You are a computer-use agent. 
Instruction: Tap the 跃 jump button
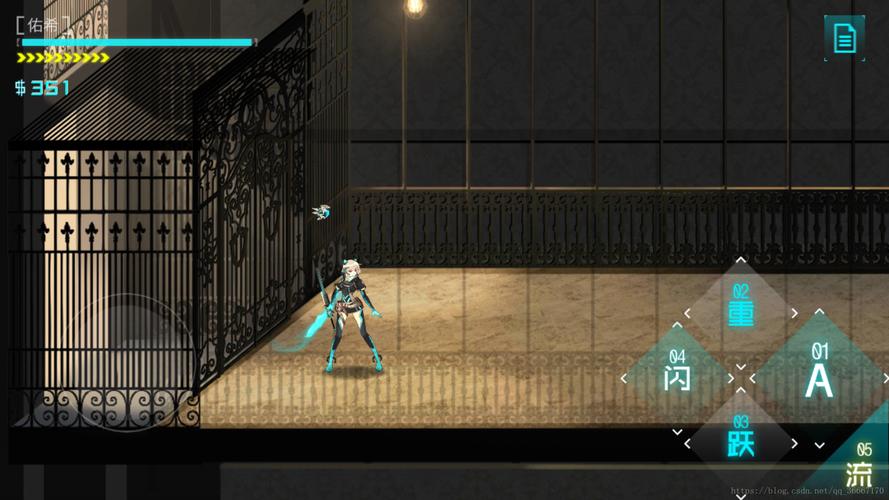[x=741, y=443]
